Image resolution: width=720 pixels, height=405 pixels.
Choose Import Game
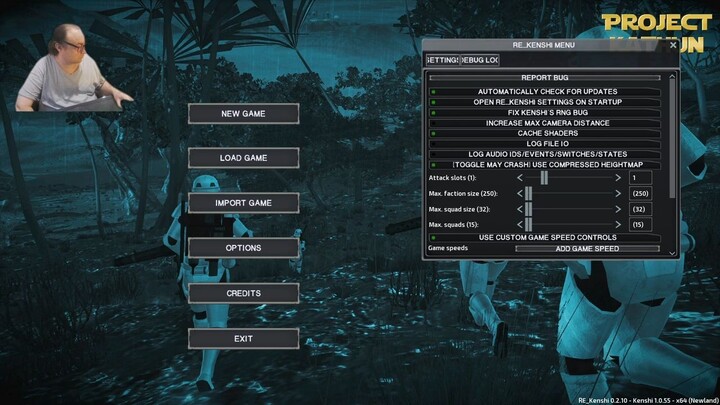(243, 203)
